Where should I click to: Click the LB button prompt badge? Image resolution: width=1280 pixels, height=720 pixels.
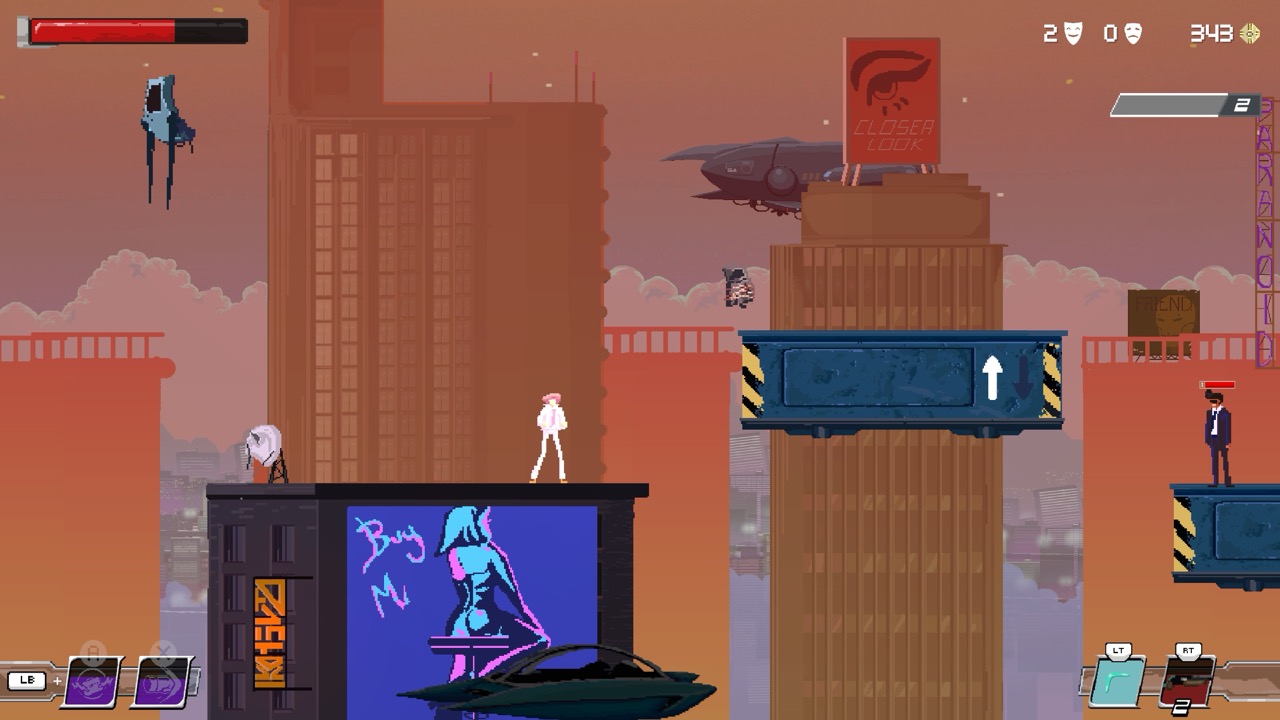tap(29, 681)
